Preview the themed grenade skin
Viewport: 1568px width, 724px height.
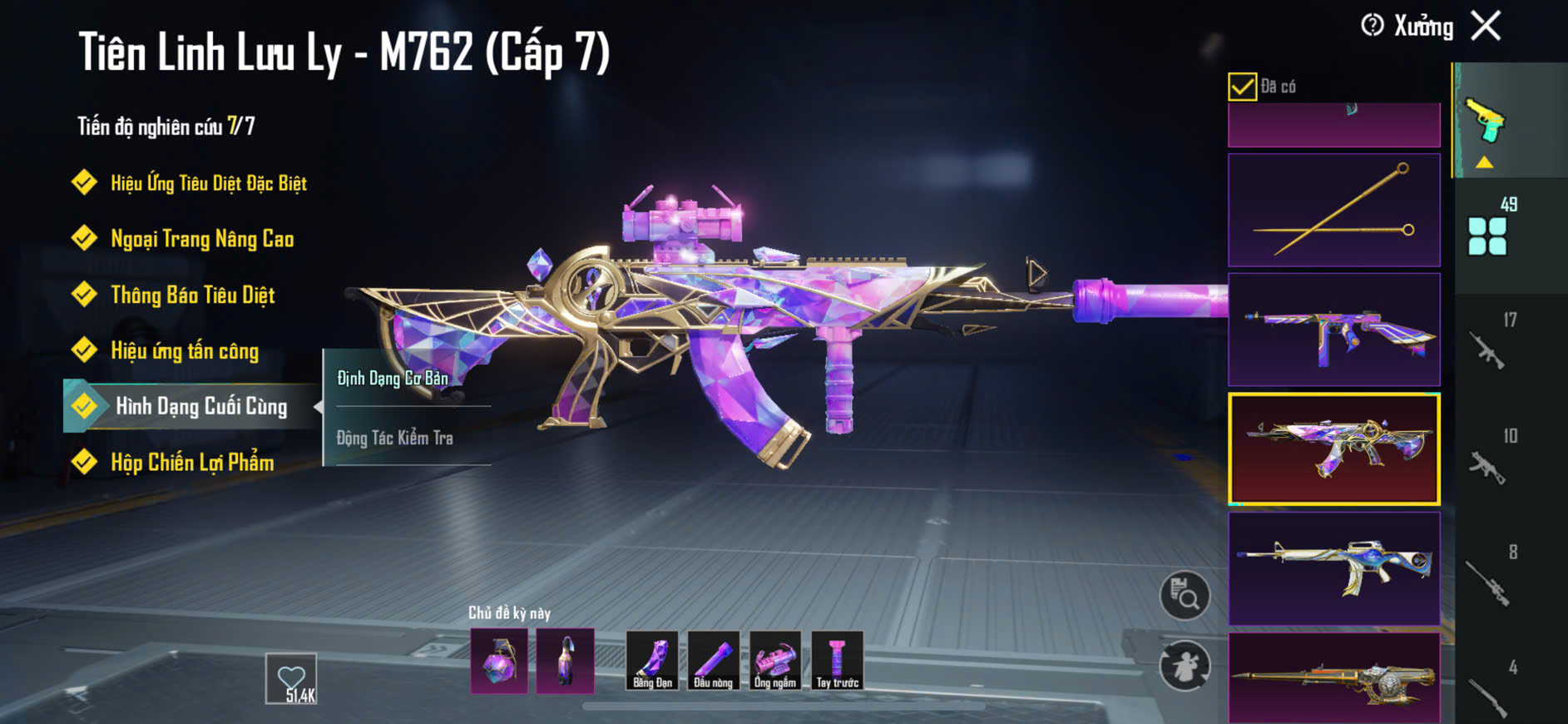pos(499,662)
